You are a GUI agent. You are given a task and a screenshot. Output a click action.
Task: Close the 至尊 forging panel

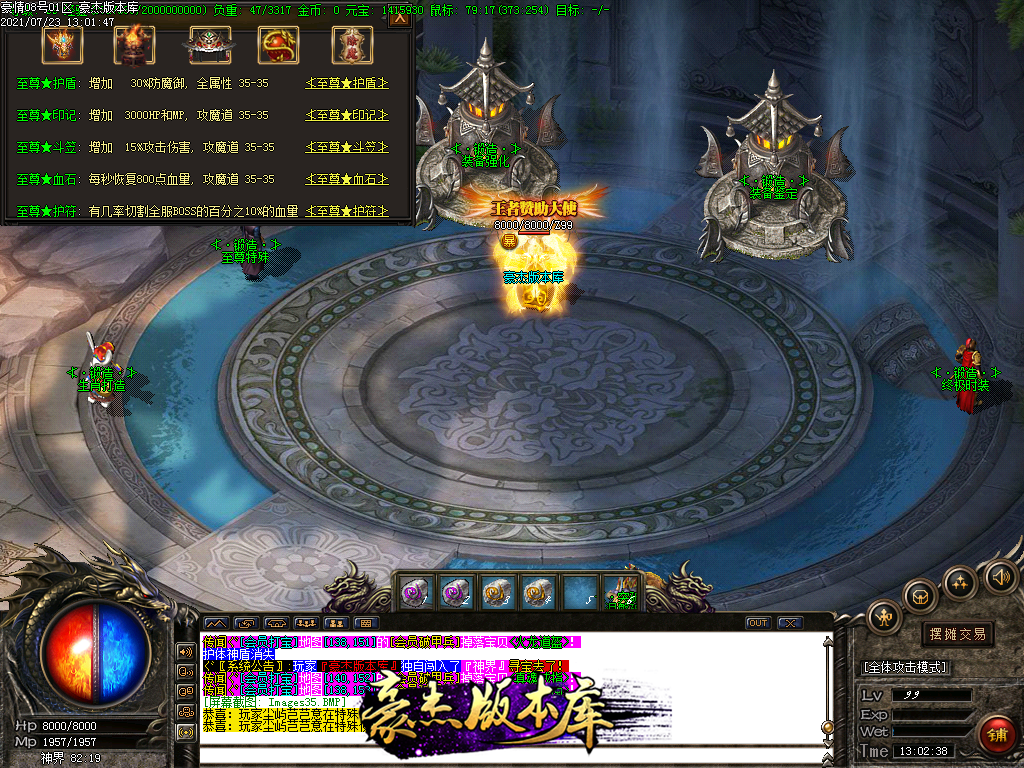point(400,17)
